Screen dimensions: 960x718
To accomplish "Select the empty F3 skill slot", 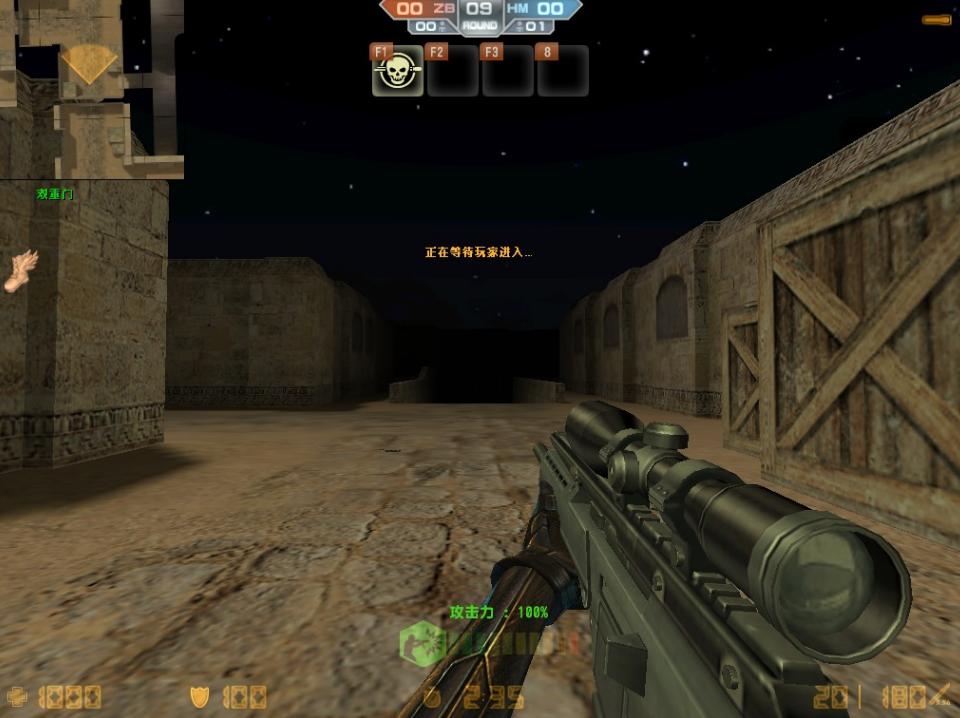I will 507,72.
